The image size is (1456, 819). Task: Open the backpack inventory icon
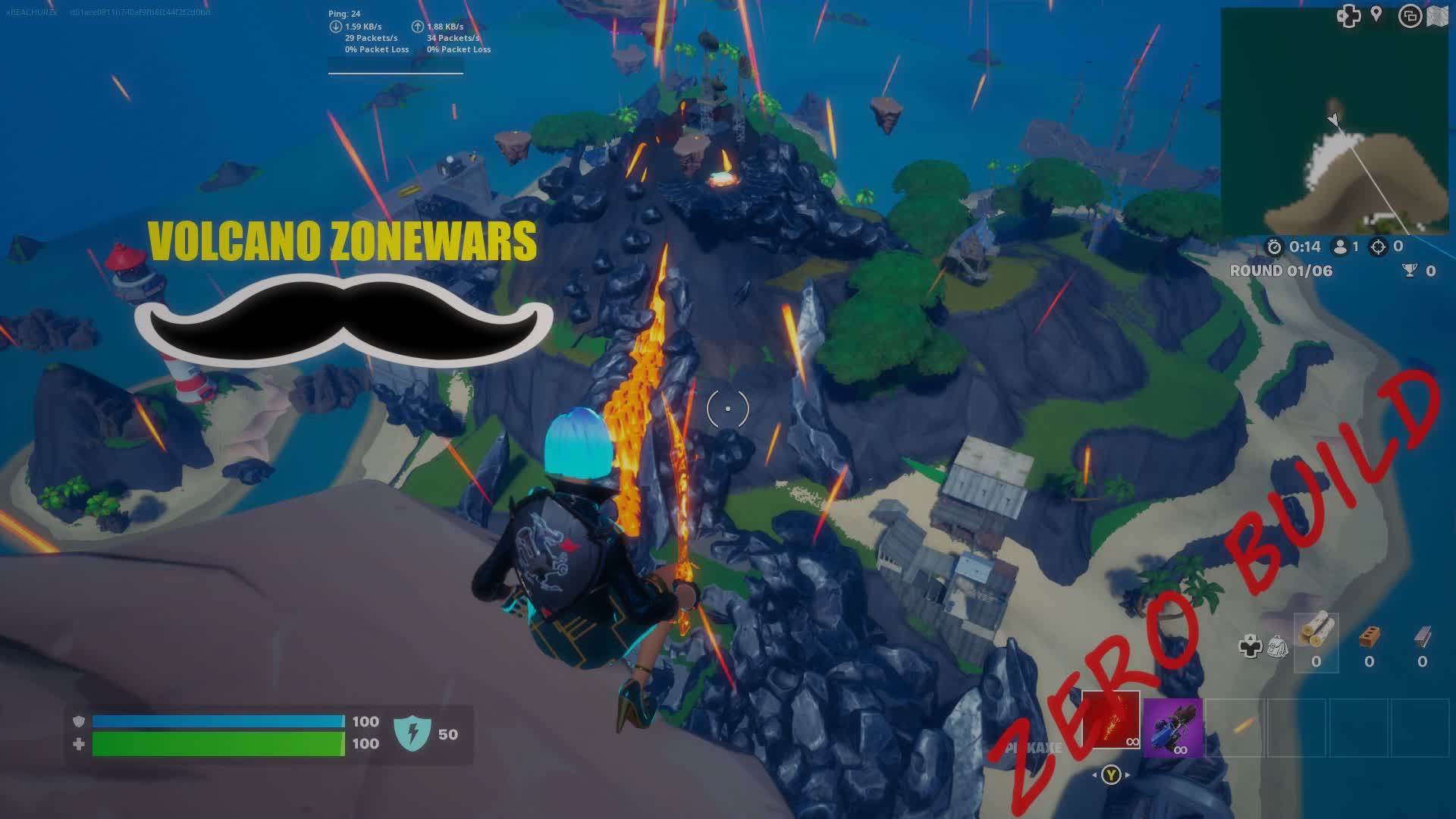(x=1277, y=646)
